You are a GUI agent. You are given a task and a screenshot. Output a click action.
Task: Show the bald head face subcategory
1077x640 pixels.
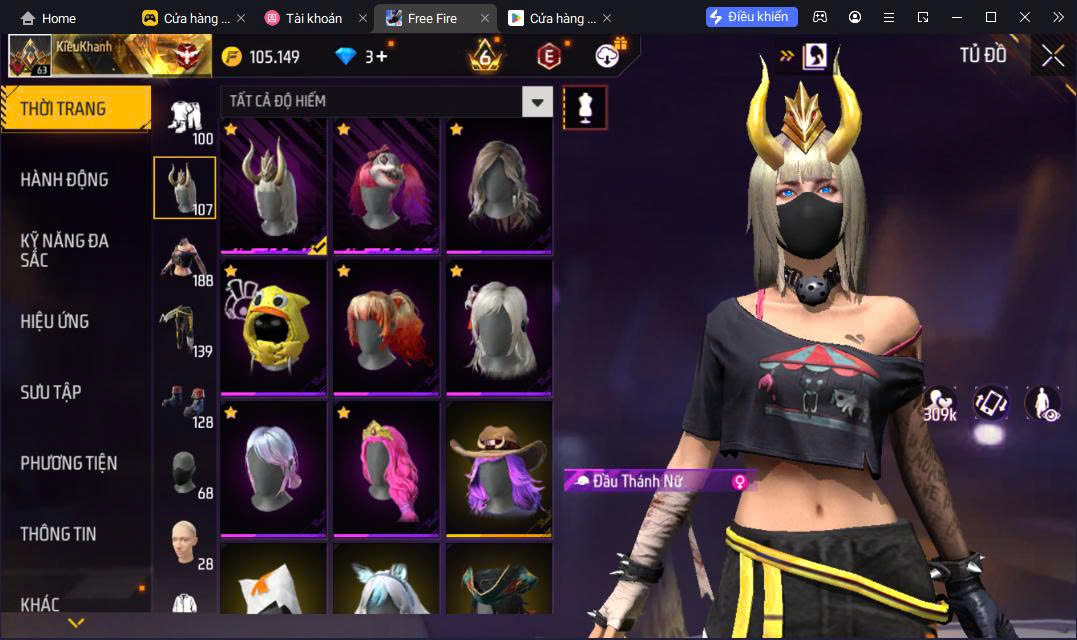coord(184,543)
